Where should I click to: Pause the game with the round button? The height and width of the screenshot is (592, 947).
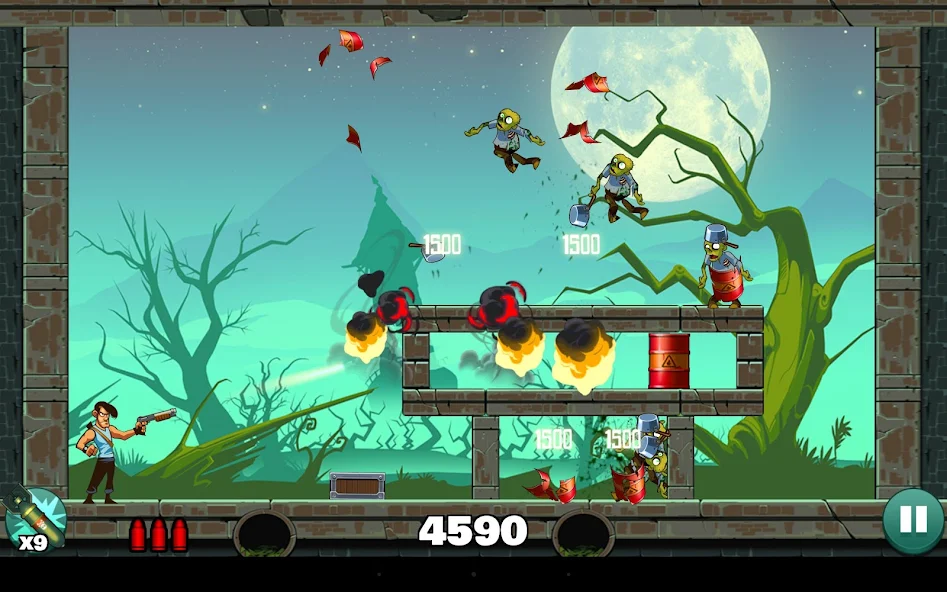912,519
